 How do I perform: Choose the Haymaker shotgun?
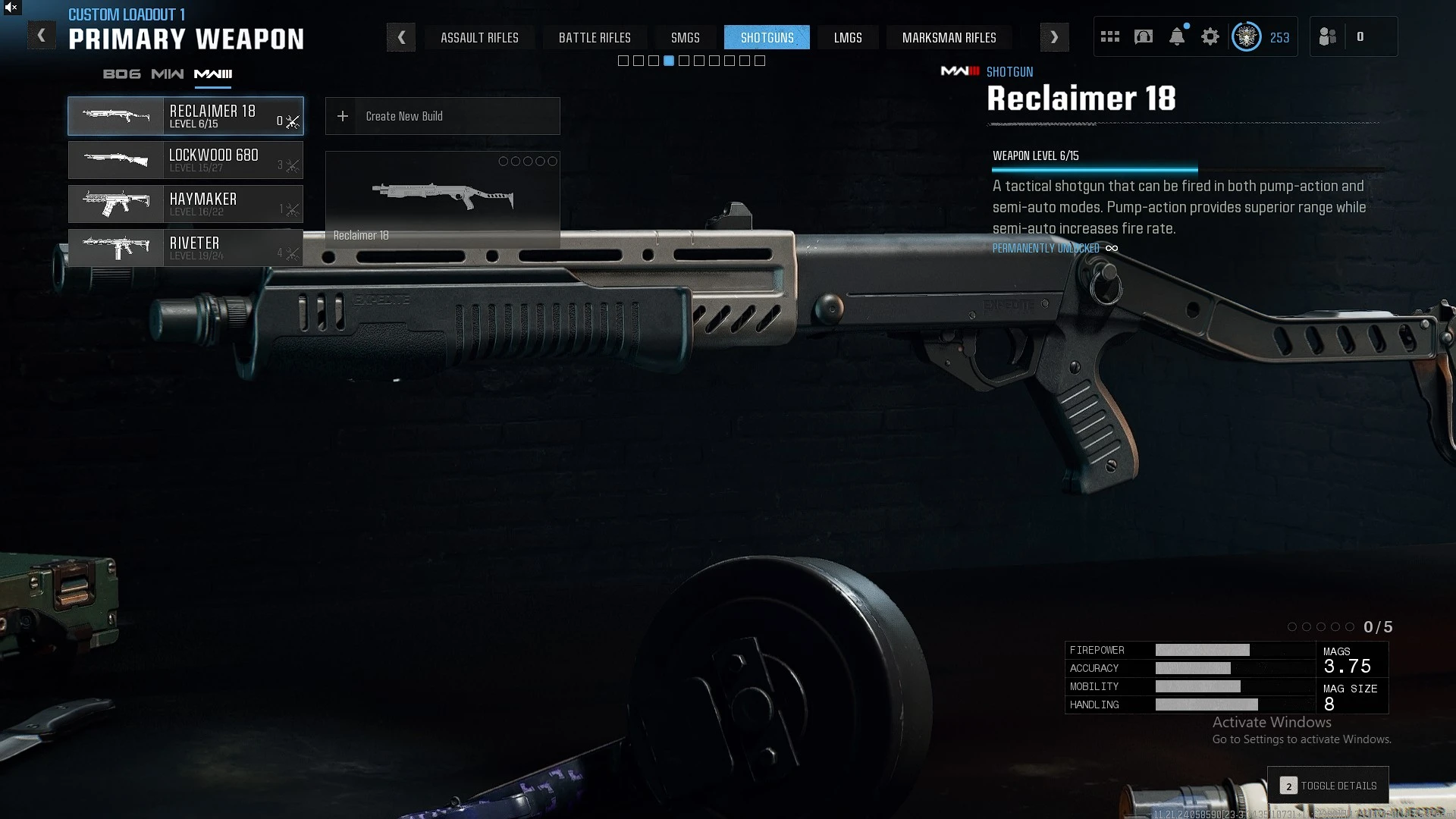click(x=186, y=204)
